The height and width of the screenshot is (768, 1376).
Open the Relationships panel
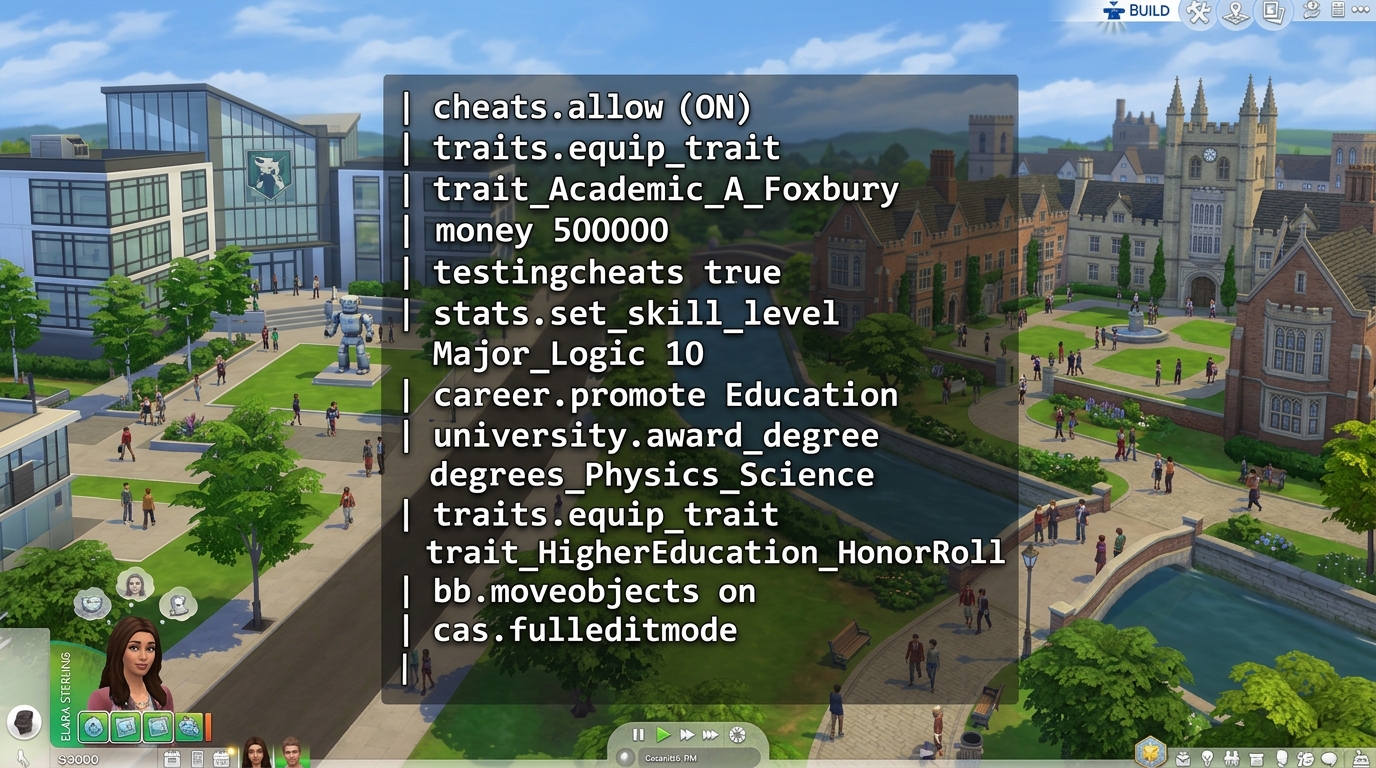(x=1232, y=758)
